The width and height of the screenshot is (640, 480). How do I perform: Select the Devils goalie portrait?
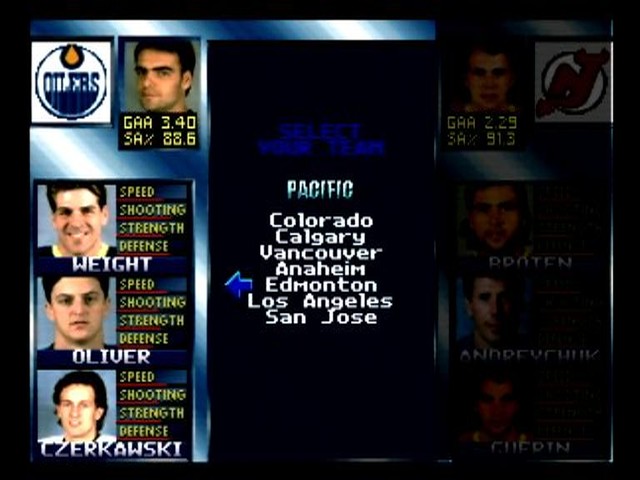486,78
